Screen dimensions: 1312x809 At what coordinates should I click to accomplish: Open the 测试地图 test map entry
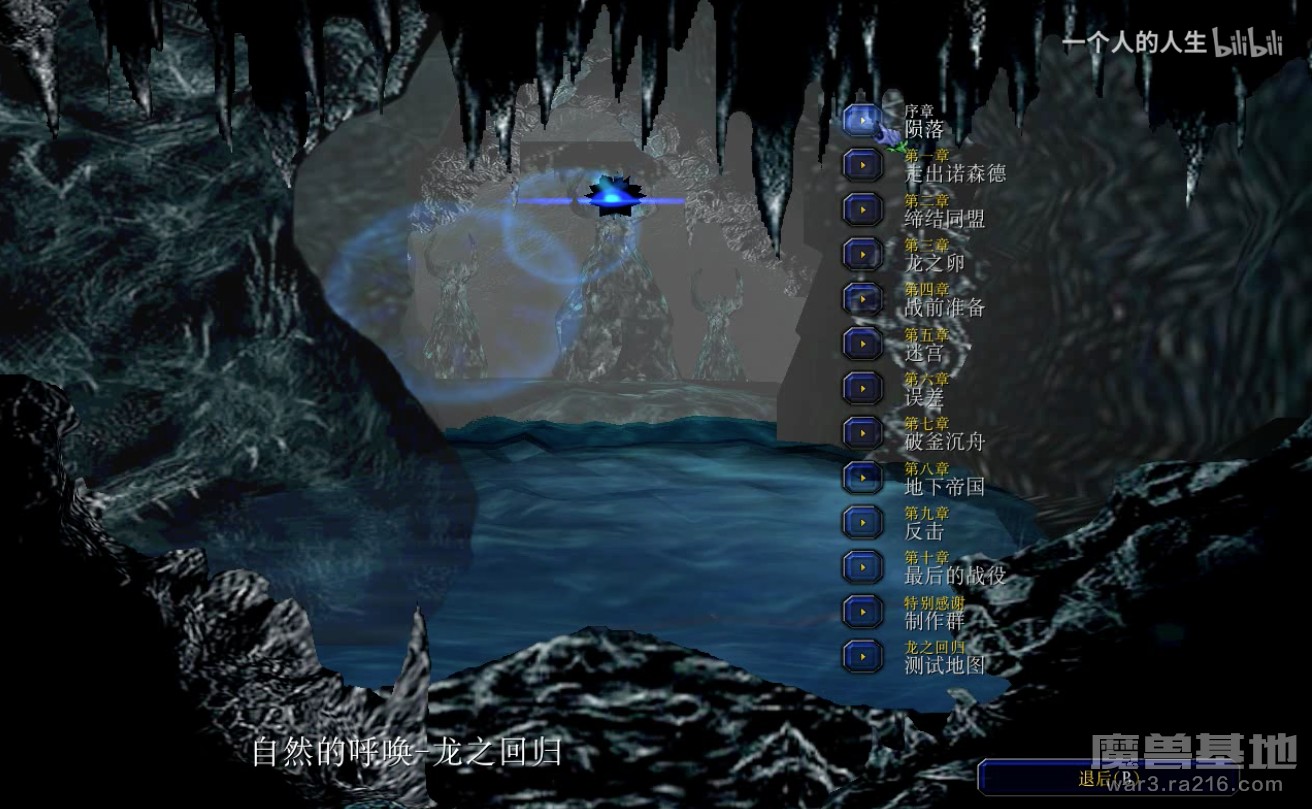coord(862,655)
